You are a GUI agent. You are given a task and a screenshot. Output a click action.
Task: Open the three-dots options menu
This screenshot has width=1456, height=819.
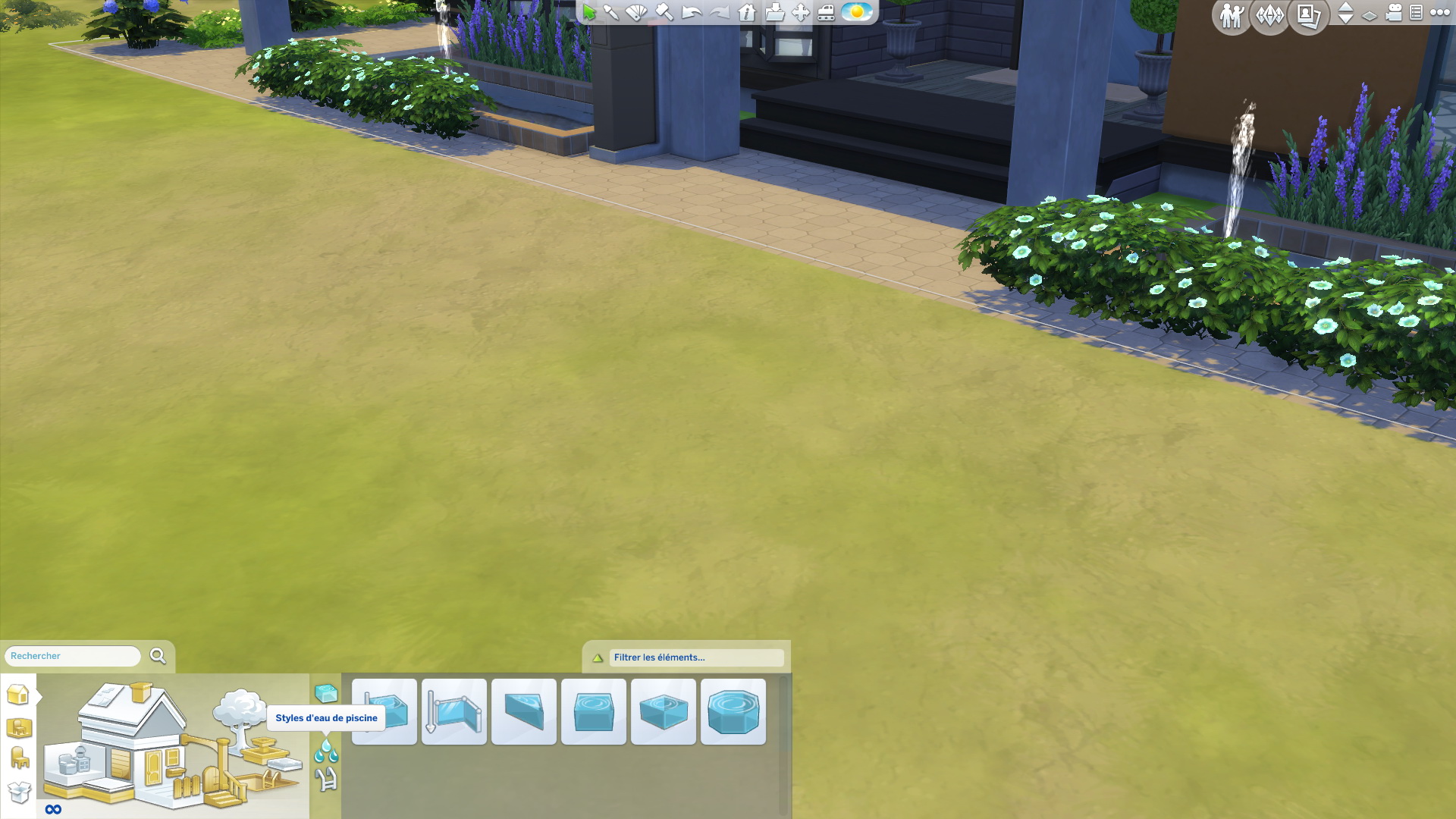coord(1439,13)
